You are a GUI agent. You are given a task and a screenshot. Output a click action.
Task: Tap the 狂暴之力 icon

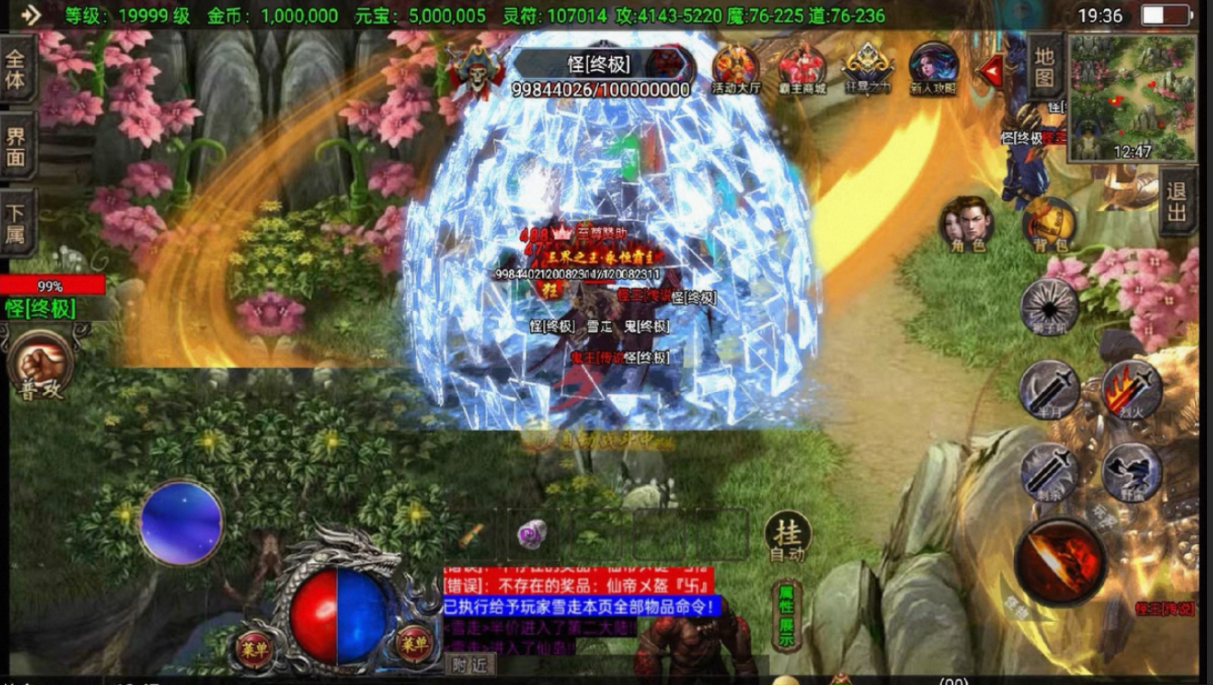tap(867, 69)
